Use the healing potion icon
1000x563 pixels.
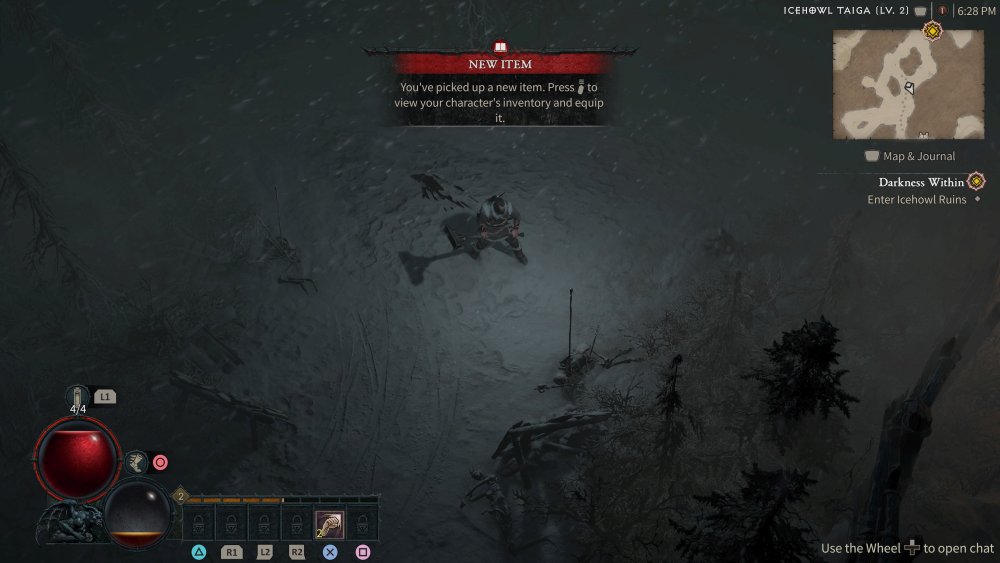click(78, 397)
